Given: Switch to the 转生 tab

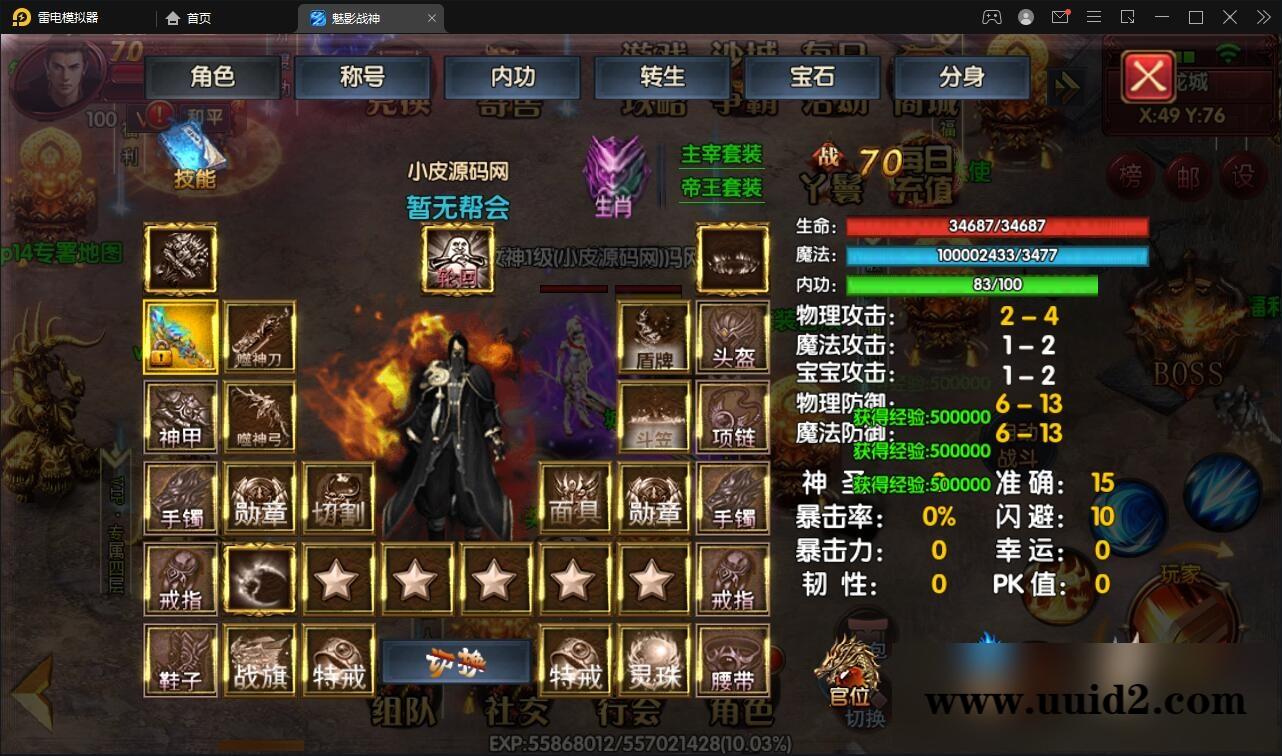Looking at the screenshot, I should coord(661,77).
